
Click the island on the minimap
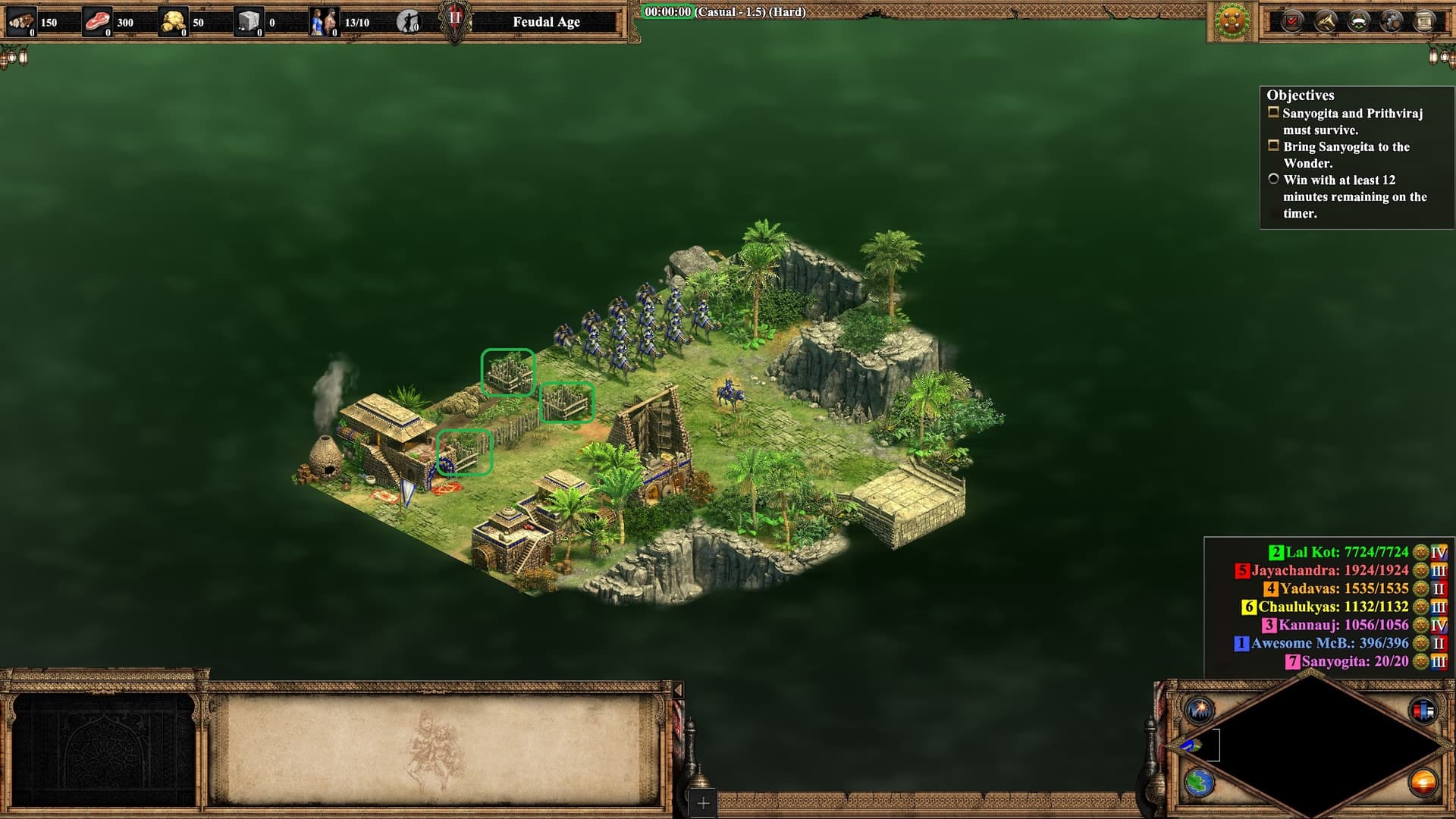(1191, 745)
